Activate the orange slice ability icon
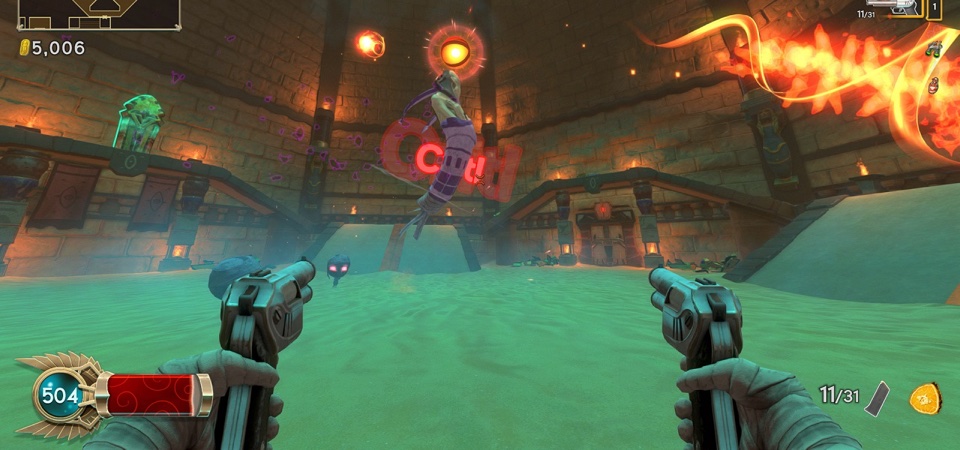This screenshot has width=960, height=450. 923,398
